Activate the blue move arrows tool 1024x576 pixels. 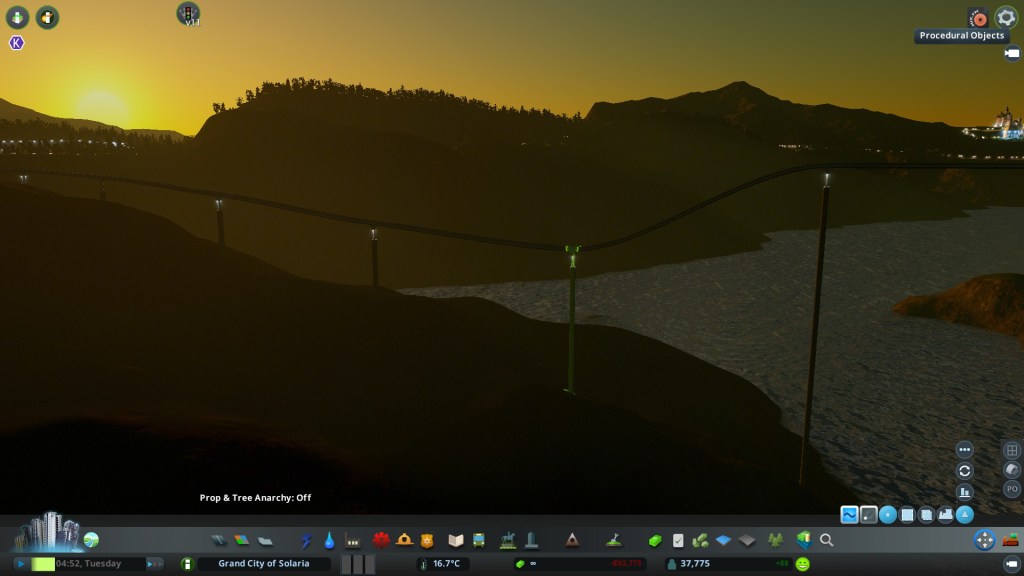pos(984,540)
